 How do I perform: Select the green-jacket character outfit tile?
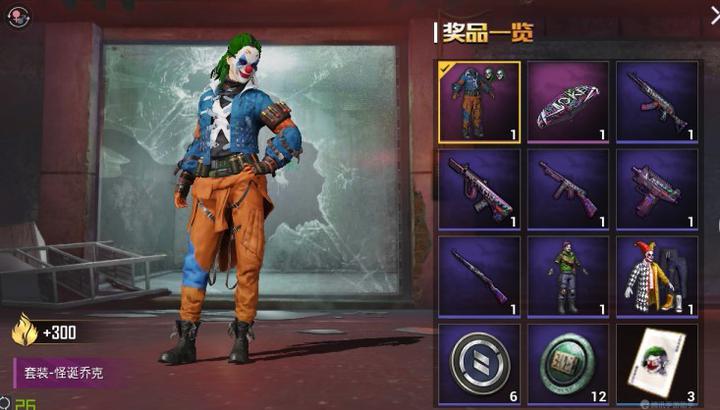coord(567,277)
